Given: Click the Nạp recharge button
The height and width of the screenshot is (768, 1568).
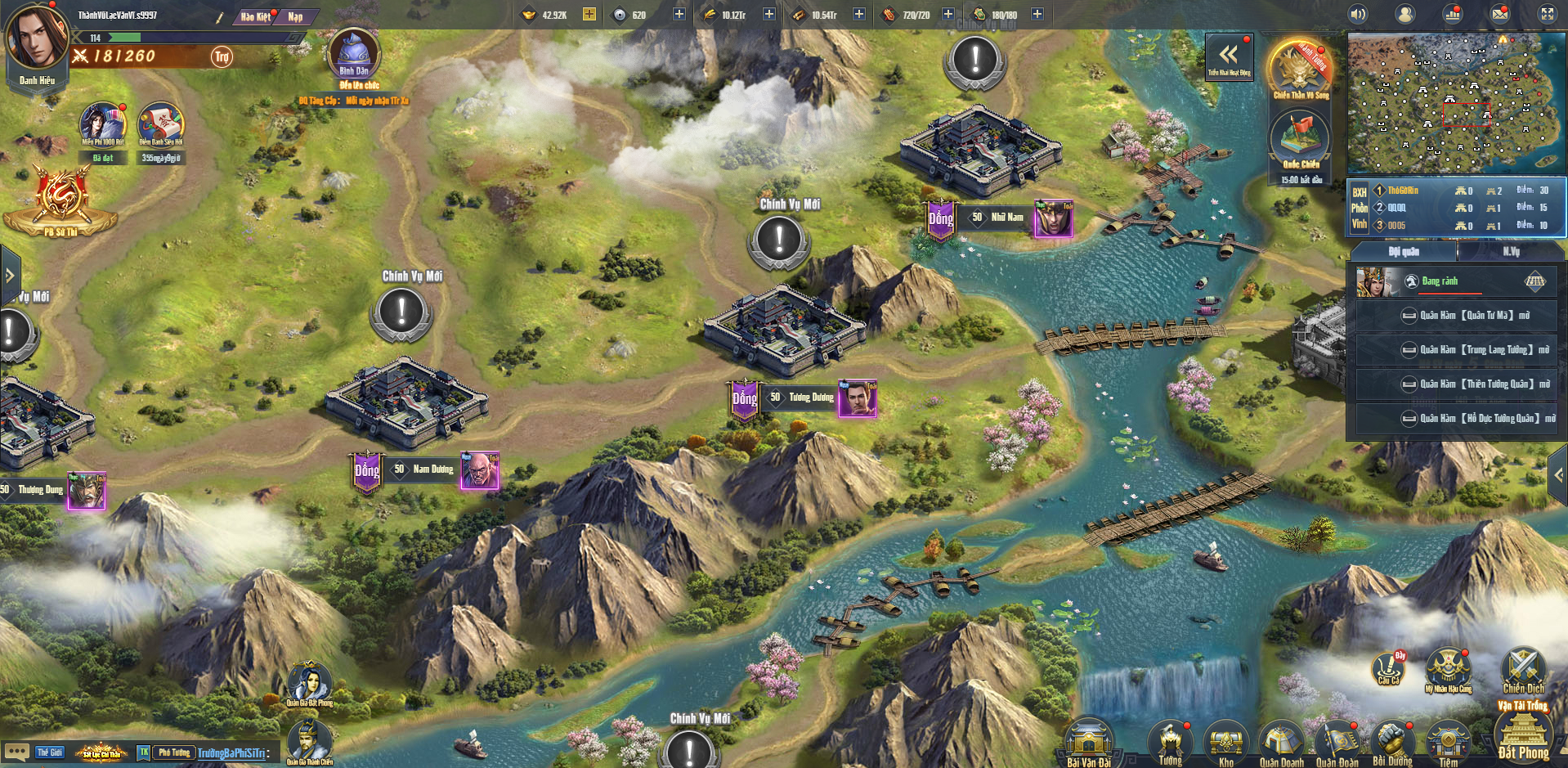Looking at the screenshot, I should tap(295, 16).
